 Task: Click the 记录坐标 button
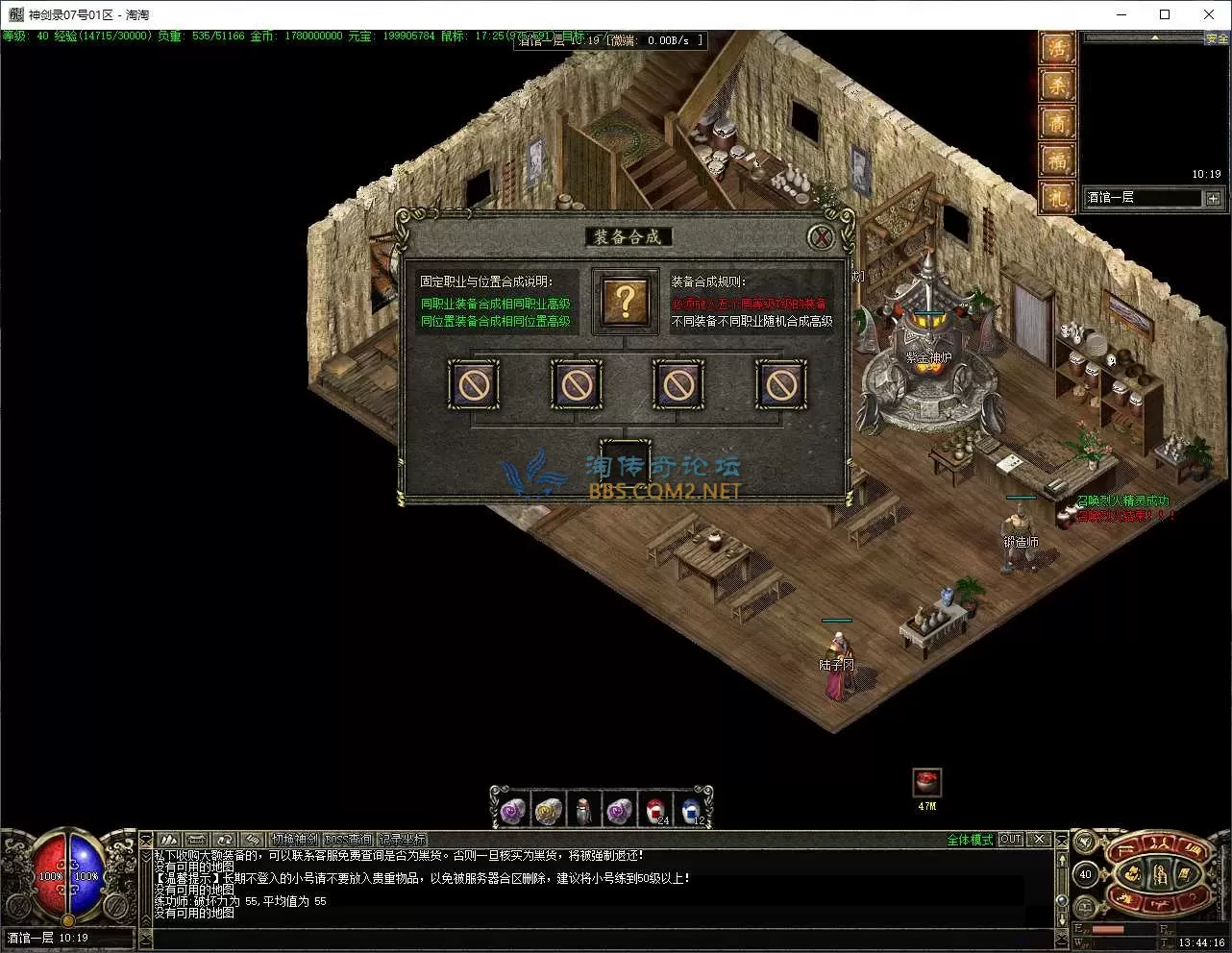point(402,840)
